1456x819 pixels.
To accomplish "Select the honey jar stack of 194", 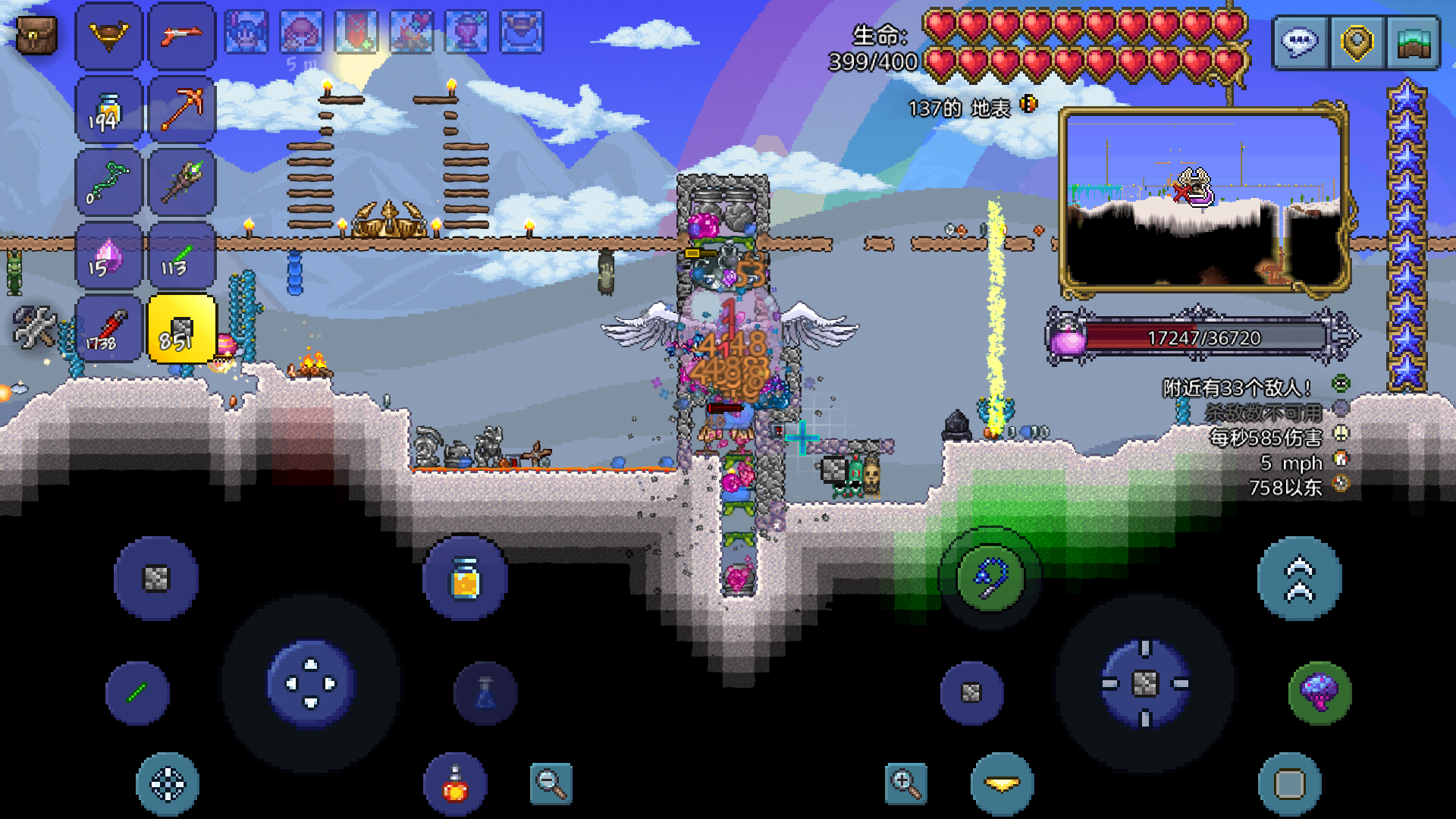I will (x=108, y=110).
